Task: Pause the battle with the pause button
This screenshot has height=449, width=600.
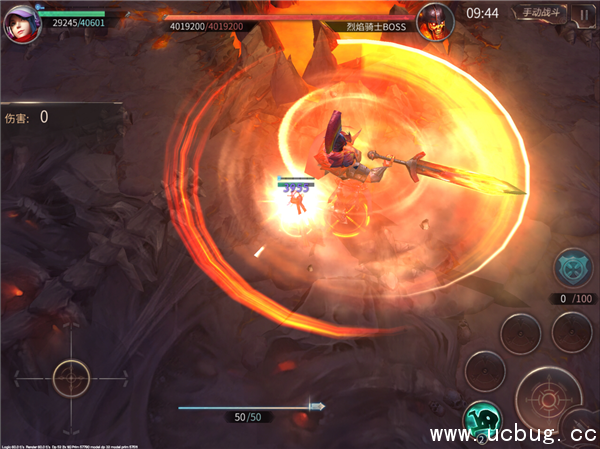Action: click(x=583, y=14)
